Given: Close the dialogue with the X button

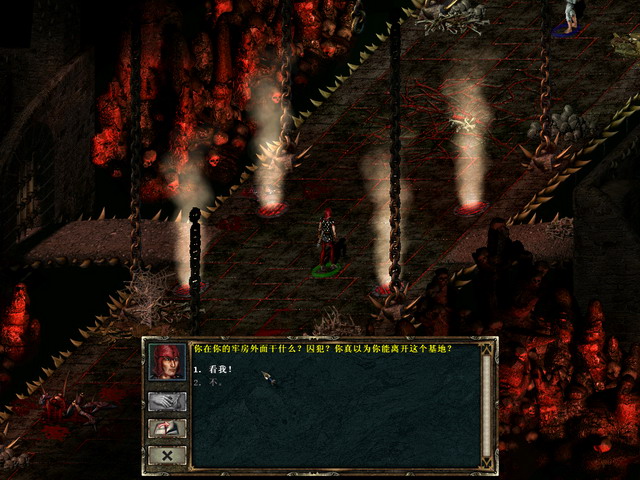Looking at the screenshot, I should tap(166, 455).
